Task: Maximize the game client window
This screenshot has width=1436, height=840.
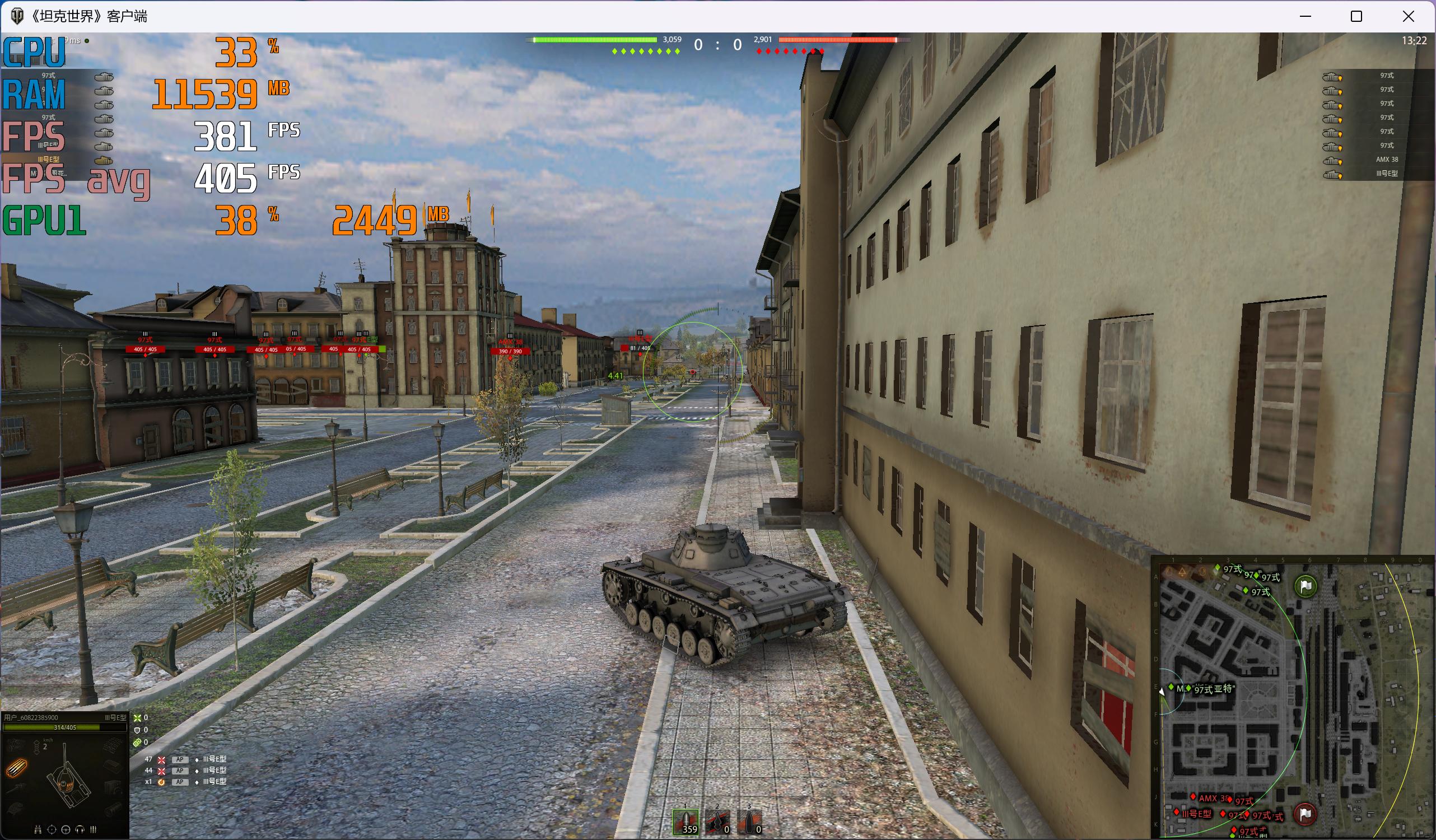Action: pos(1356,17)
